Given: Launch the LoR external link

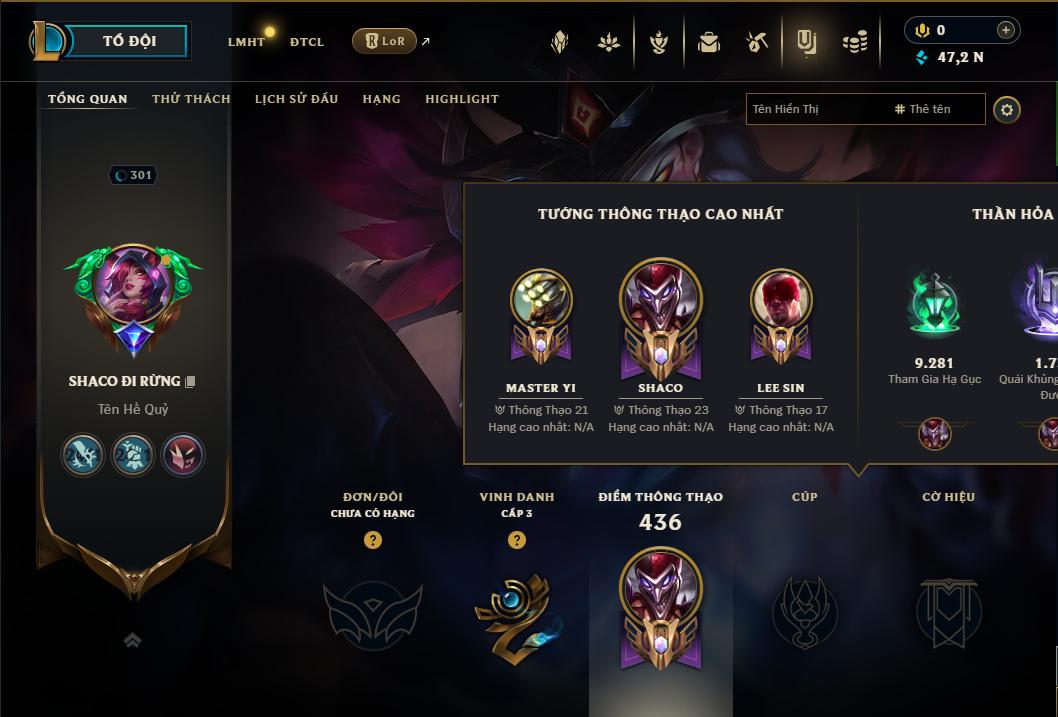Looking at the screenshot, I should pos(385,41).
